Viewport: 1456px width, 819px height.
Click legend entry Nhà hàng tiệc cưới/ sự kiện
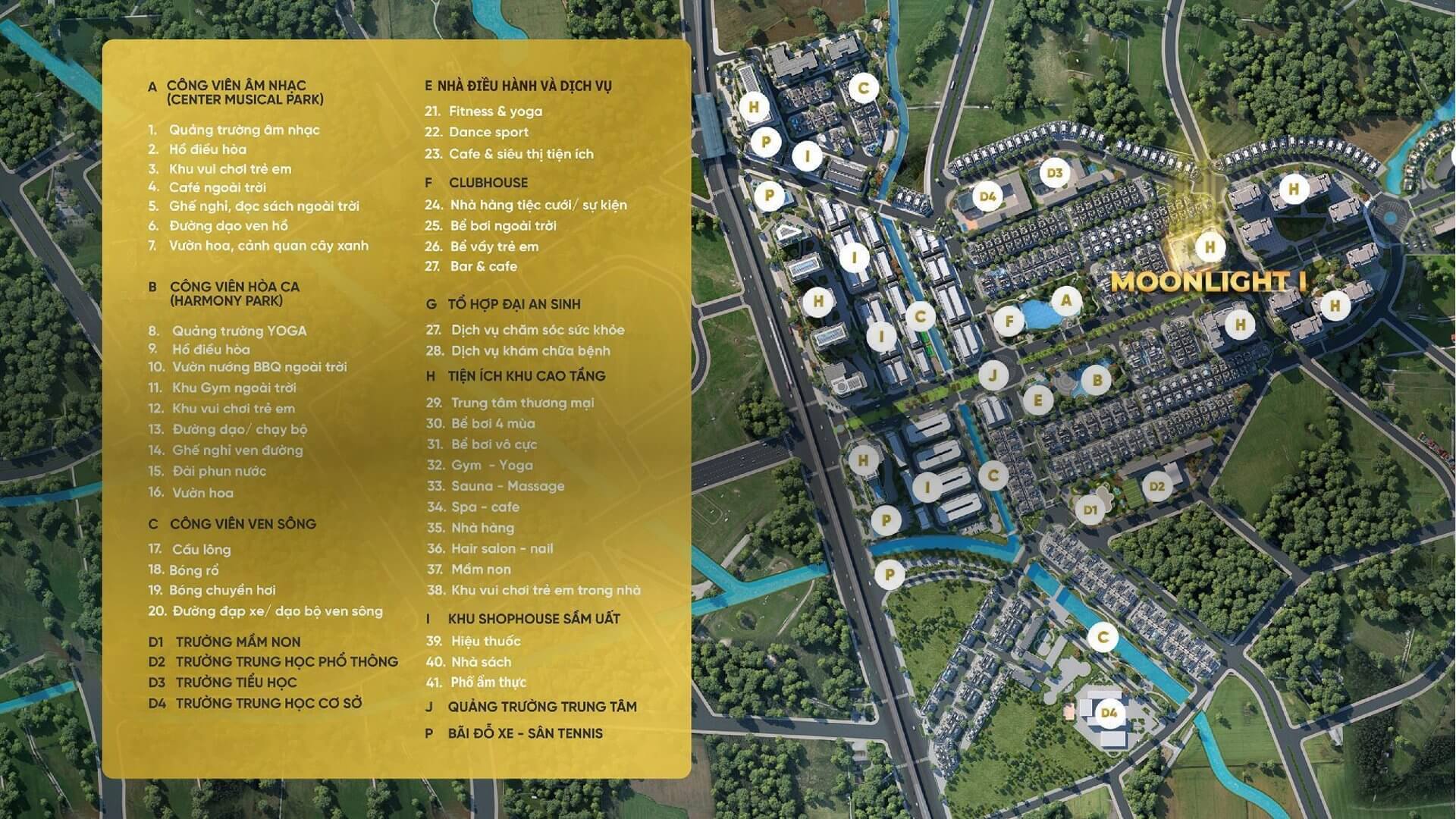pyautogui.click(x=538, y=205)
